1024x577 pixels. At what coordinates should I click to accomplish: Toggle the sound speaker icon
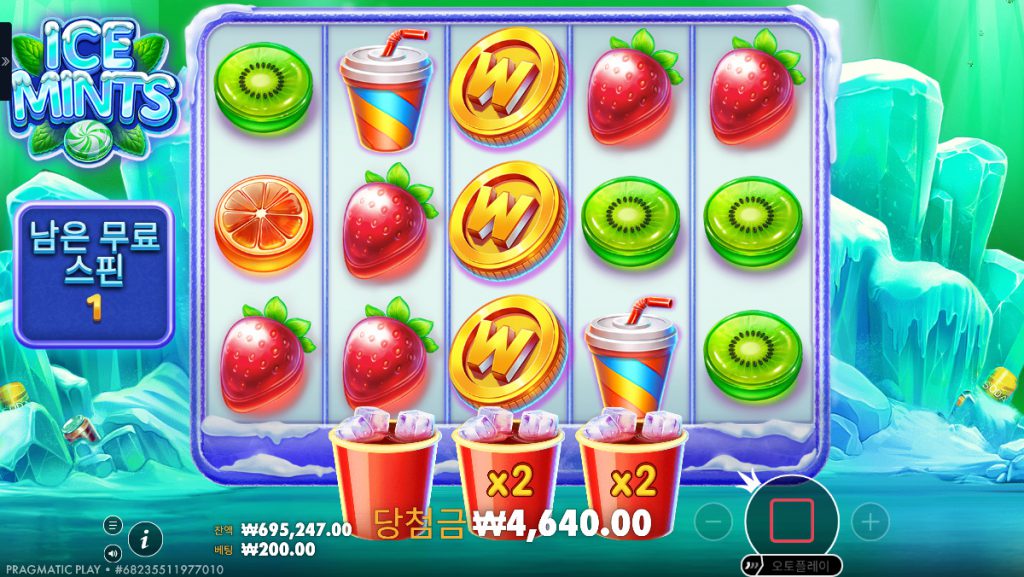pos(112,551)
